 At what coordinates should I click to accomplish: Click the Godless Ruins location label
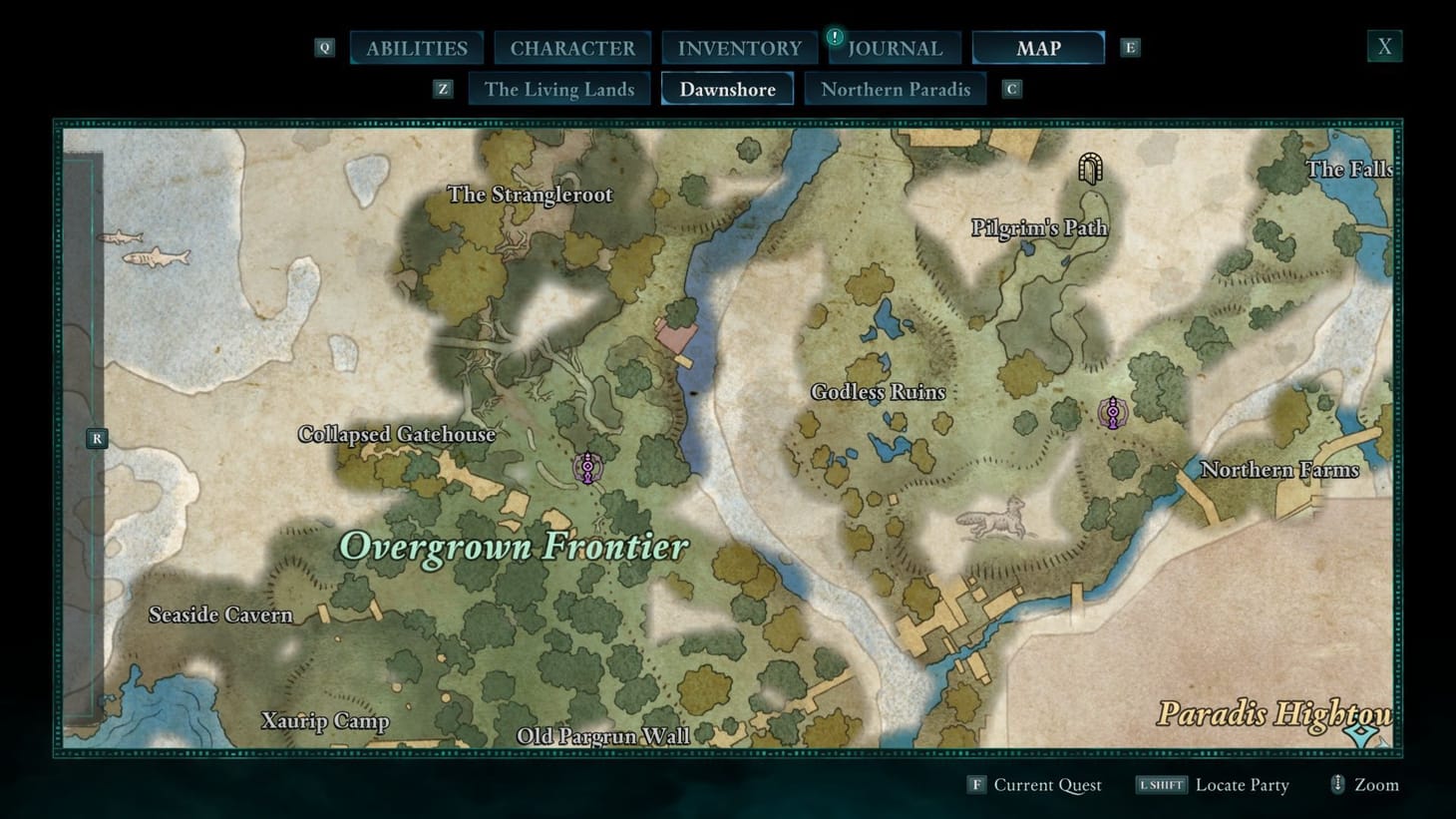[878, 392]
